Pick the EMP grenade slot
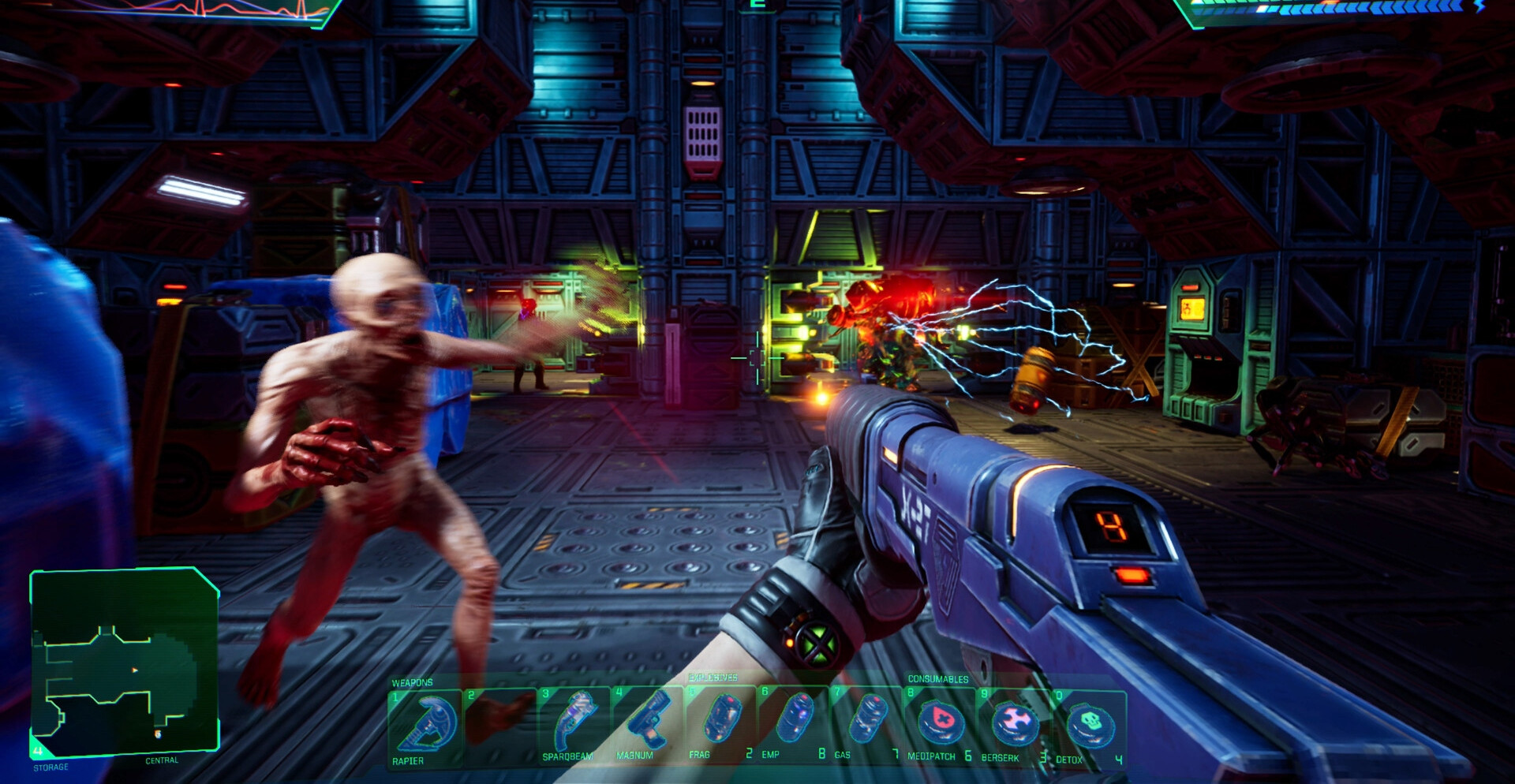Viewport: 1515px width, 784px height. coord(794,722)
